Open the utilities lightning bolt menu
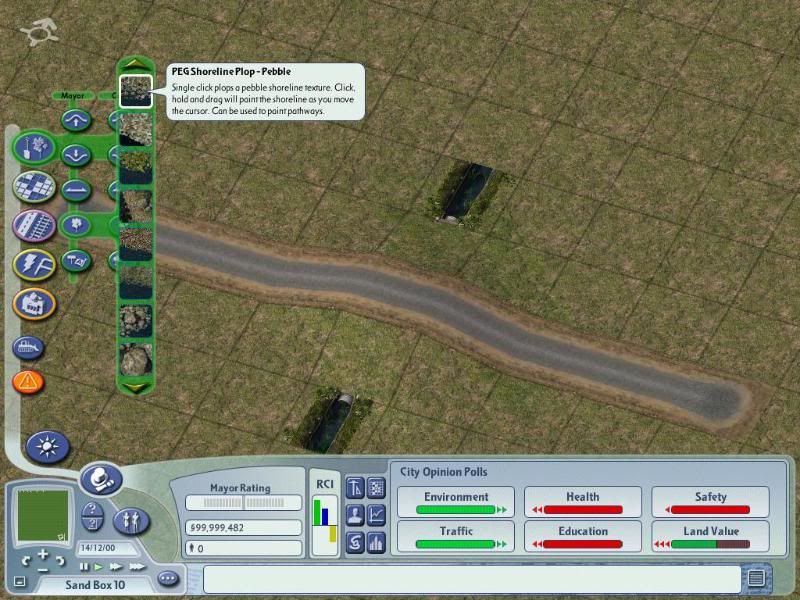Image resolution: width=800 pixels, height=600 pixels. pyautogui.click(x=34, y=264)
